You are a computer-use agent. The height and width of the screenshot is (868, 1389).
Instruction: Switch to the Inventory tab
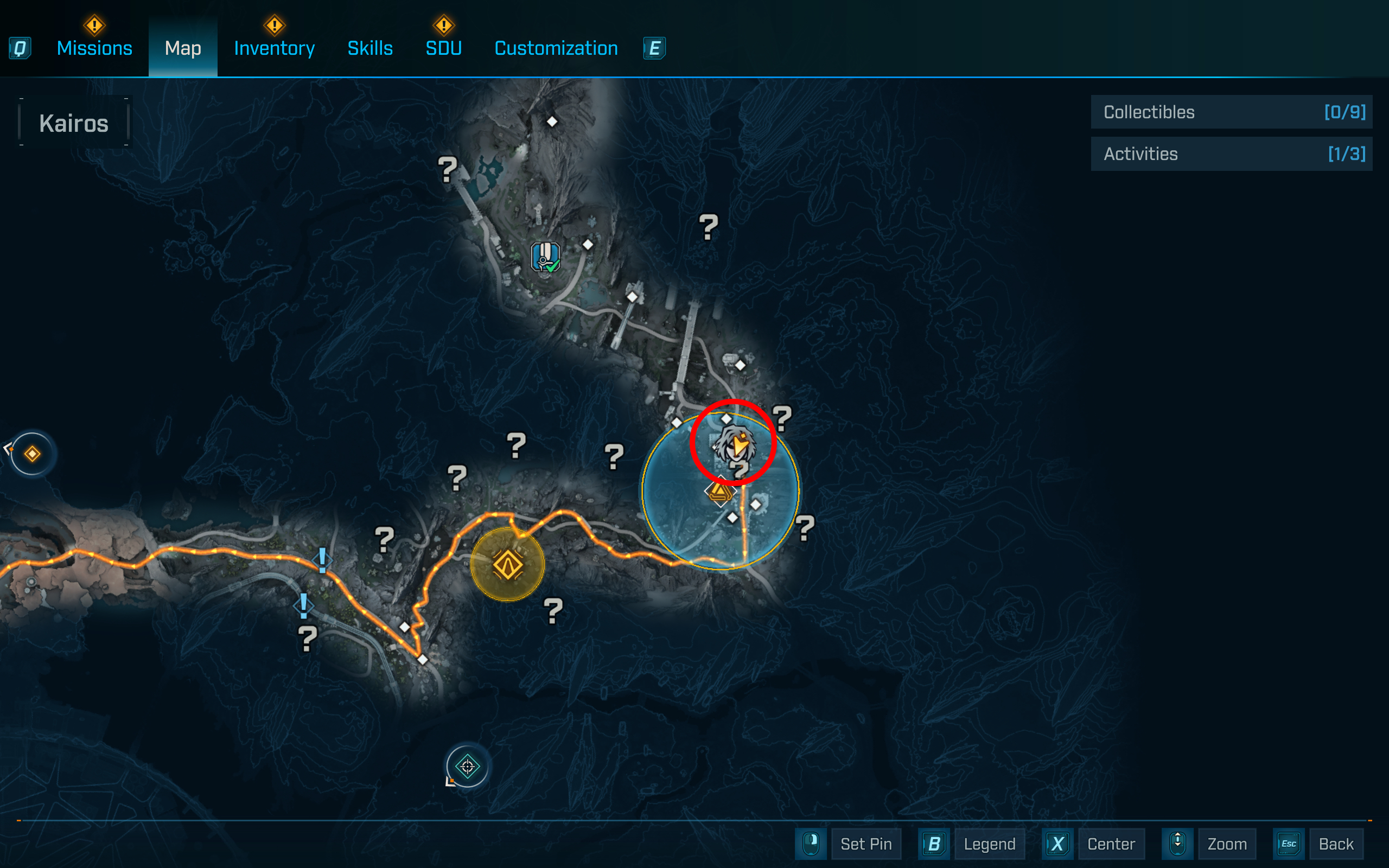coord(274,48)
